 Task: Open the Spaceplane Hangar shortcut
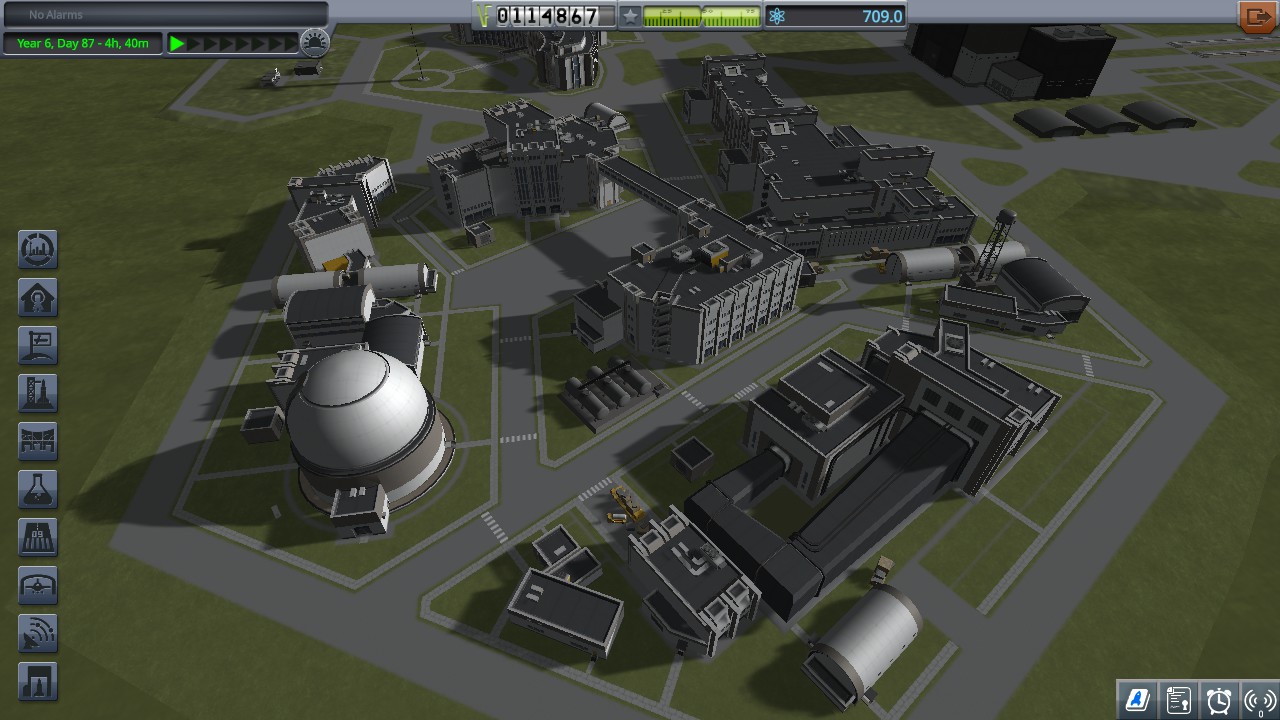click(x=38, y=586)
